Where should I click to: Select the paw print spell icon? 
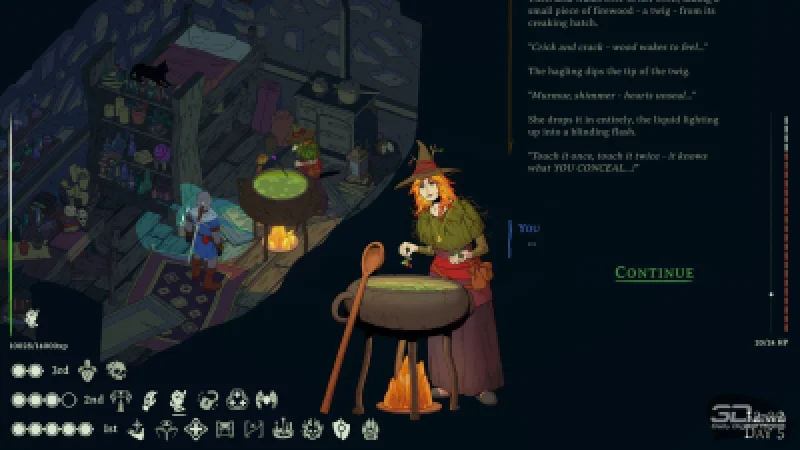[369, 429]
